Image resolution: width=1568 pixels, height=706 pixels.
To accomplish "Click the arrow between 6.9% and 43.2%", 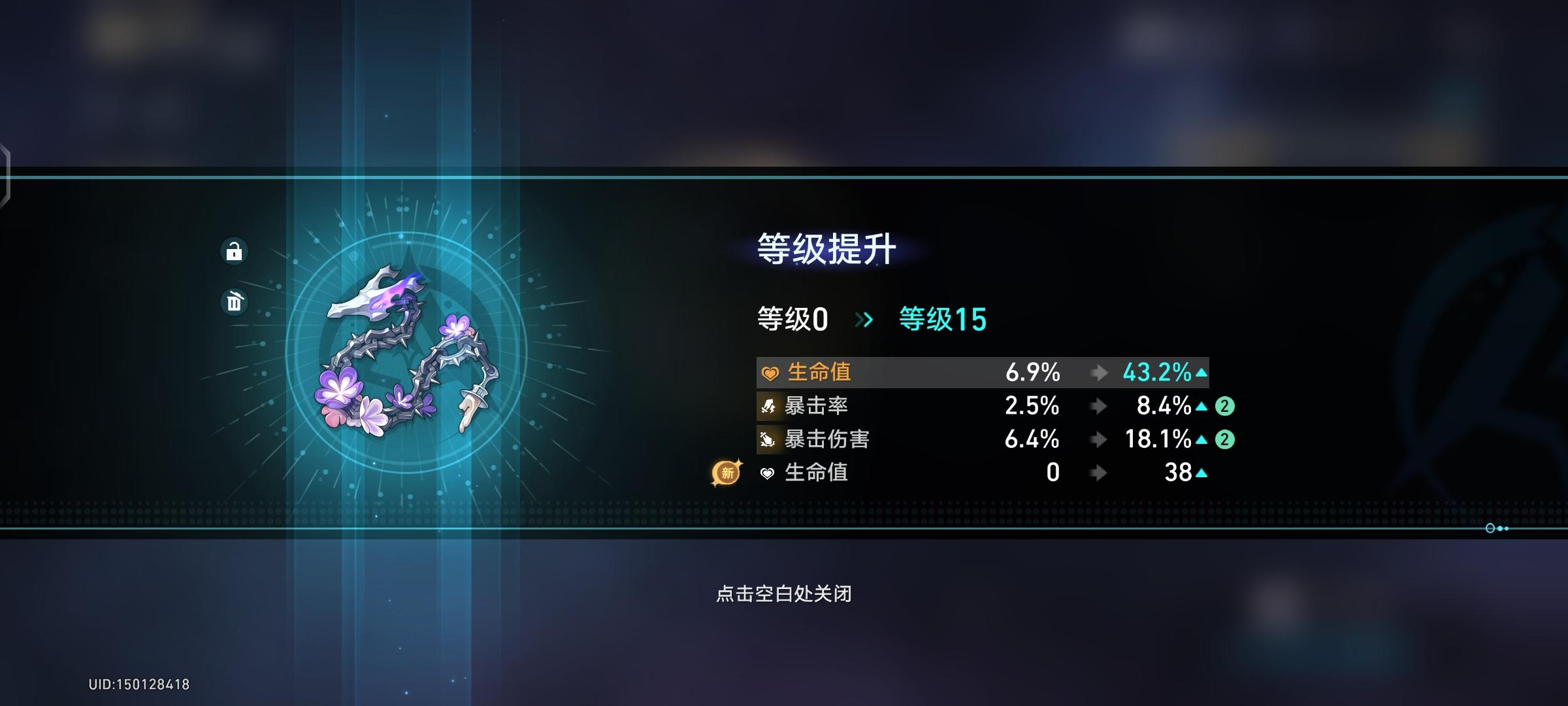I will click(x=1098, y=373).
